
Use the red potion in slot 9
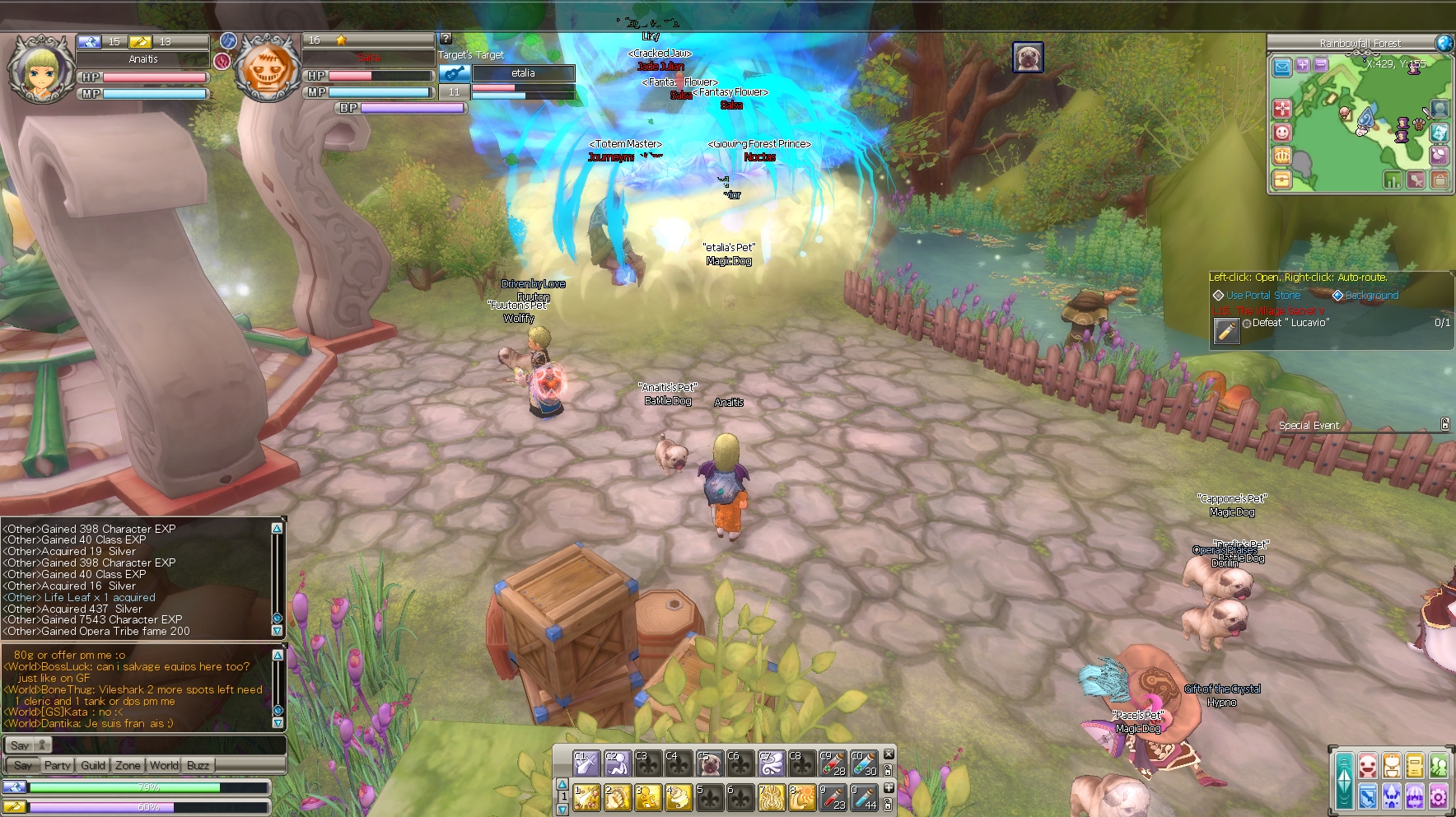click(x=833, y=796)
